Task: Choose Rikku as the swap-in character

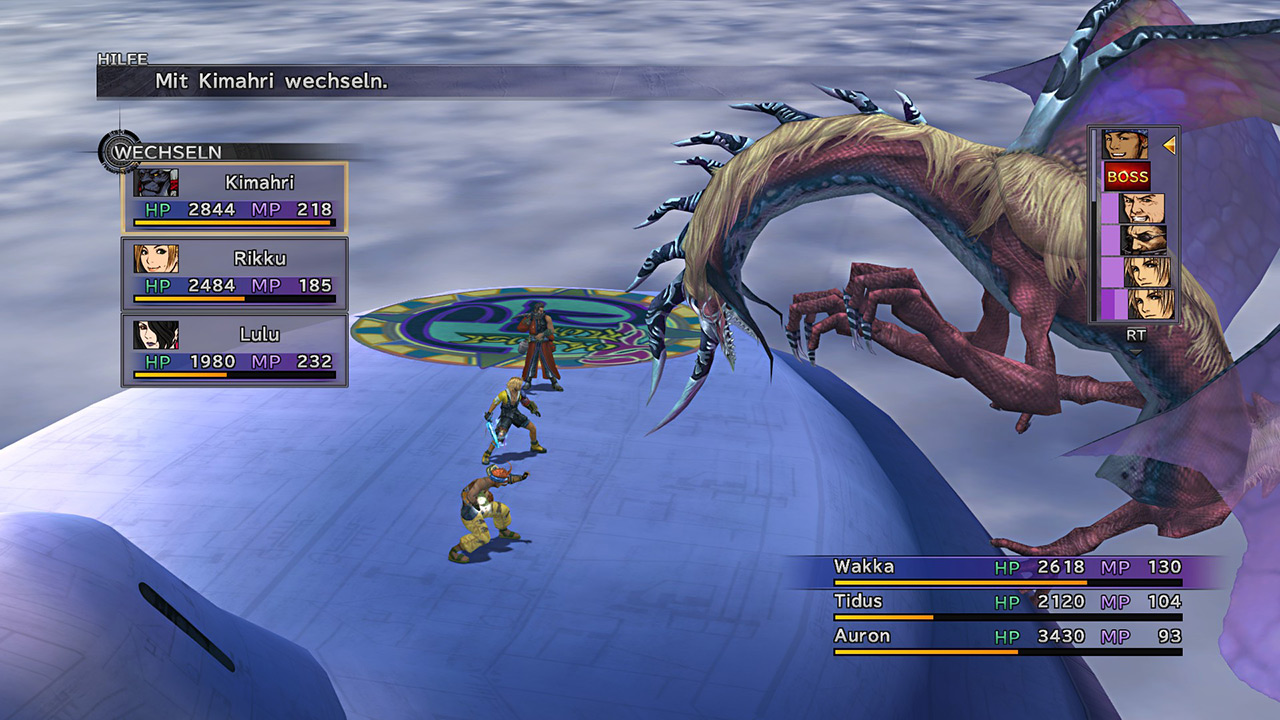Action: click(x=235, y=273)
